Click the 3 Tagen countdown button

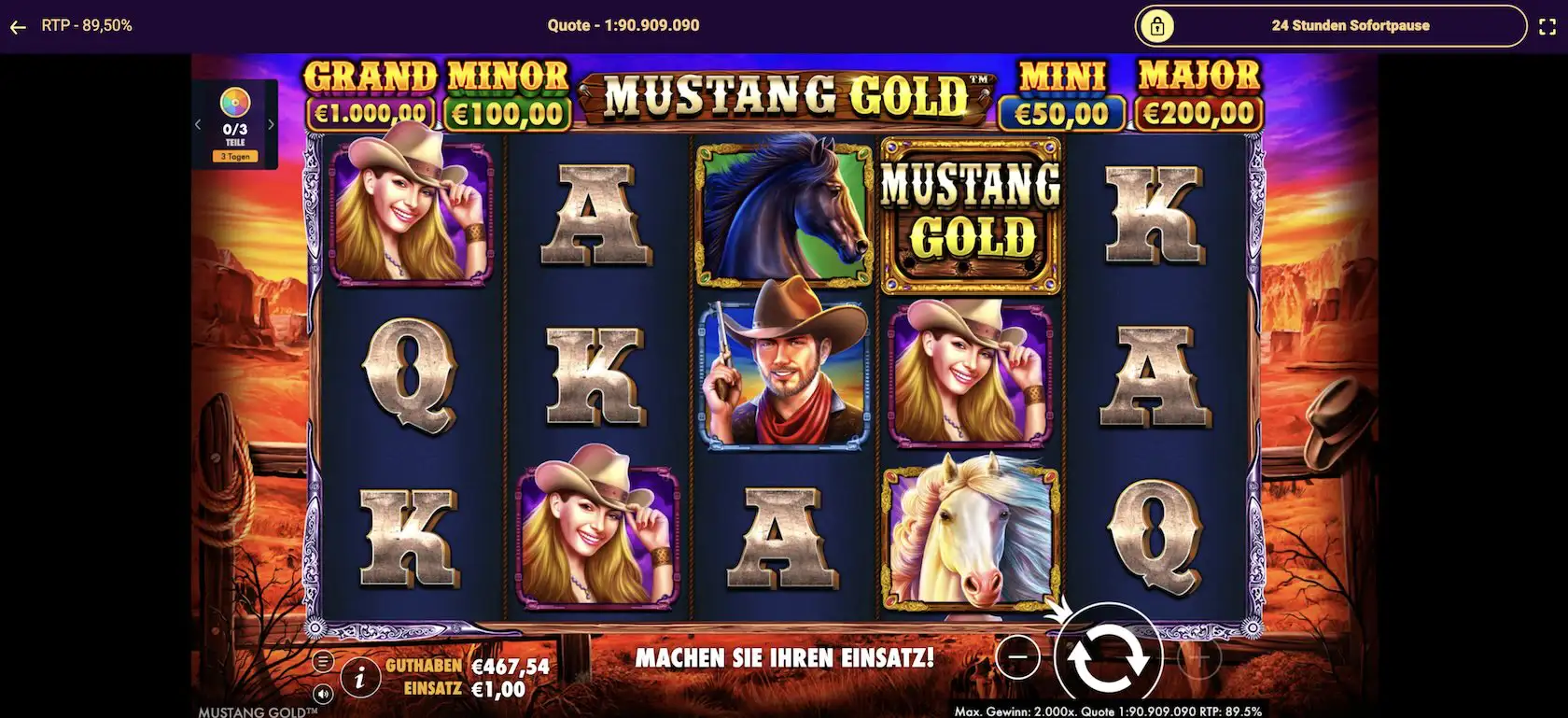pyautogui.click(x=234, y=156)
